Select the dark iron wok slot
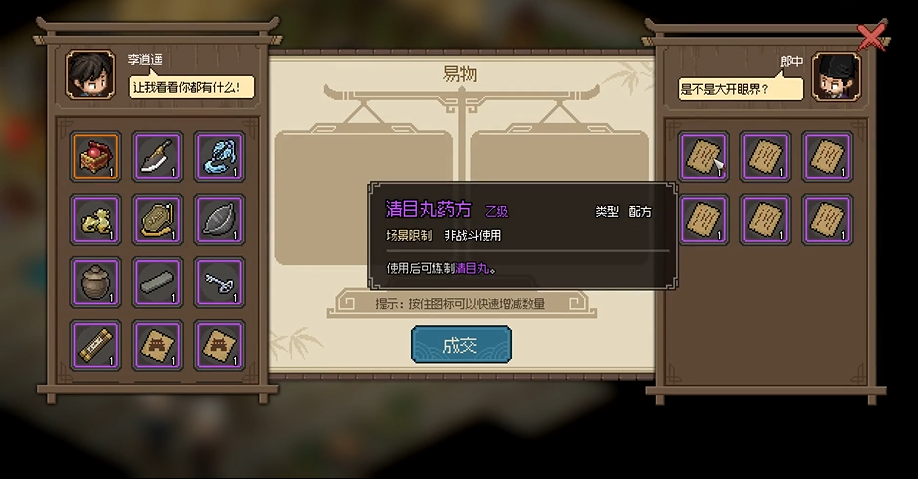The height and width of the screenshot is (479, 918). 219,219
